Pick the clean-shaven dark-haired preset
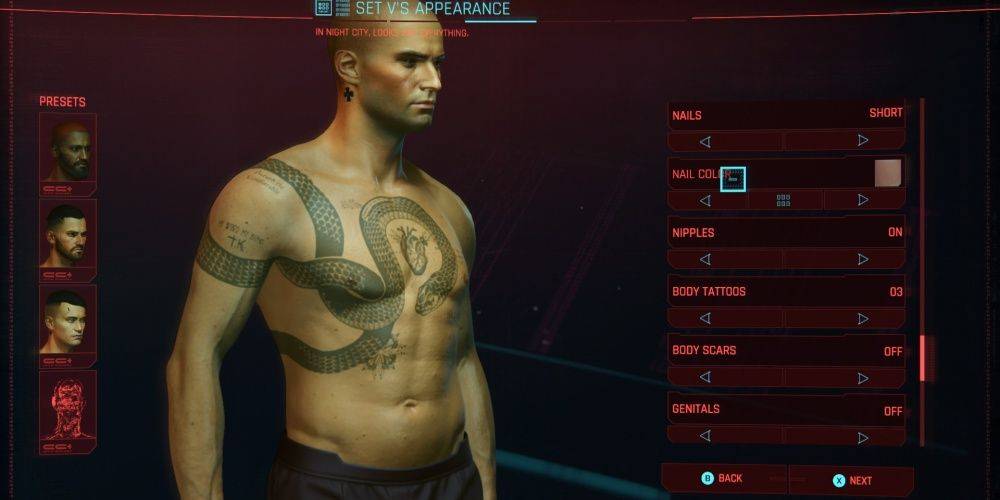The height and width of the screenshot is (500, 1000). point(68,320)
